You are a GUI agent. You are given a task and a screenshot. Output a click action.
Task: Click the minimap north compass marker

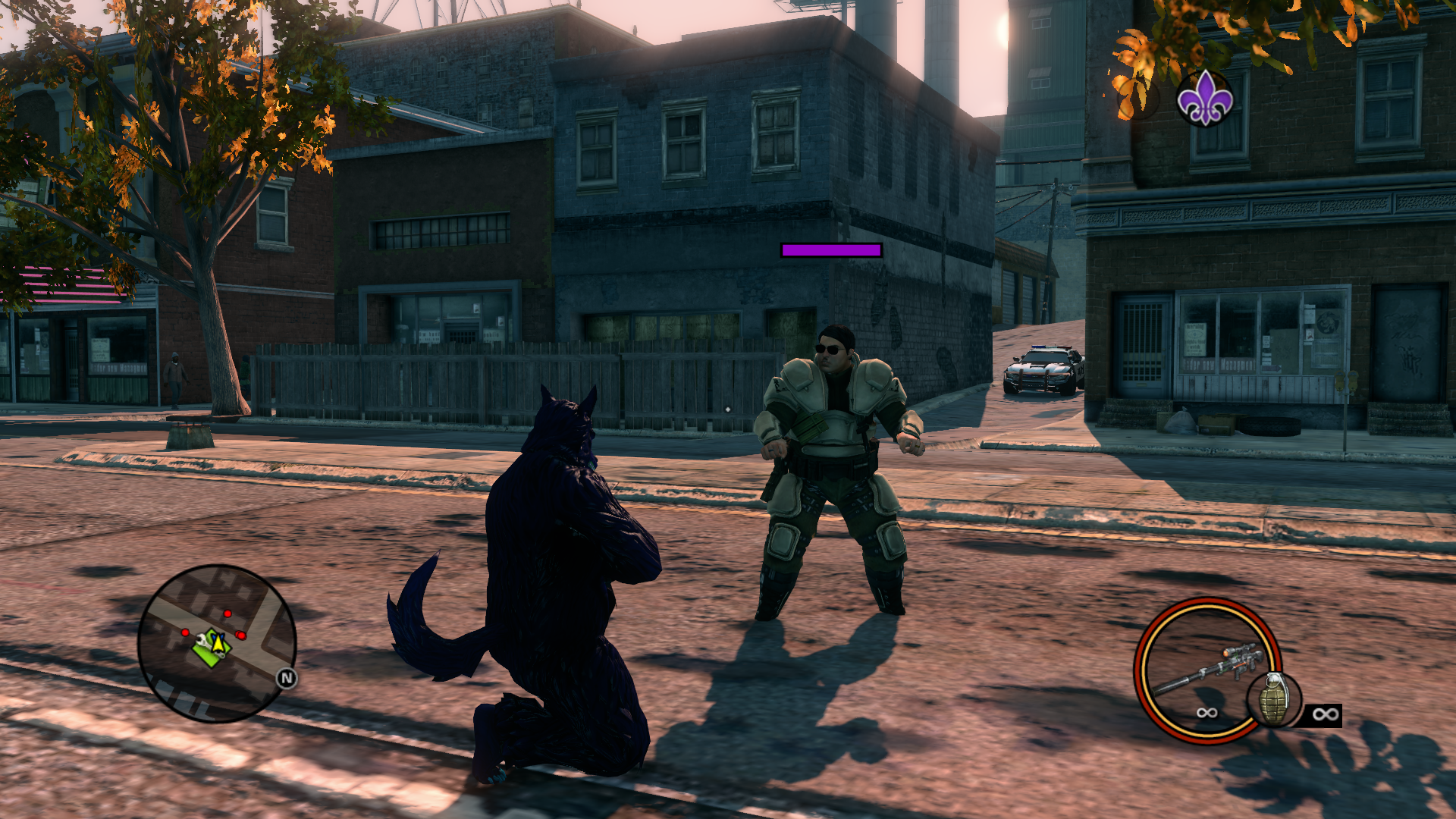pos(286,678)
